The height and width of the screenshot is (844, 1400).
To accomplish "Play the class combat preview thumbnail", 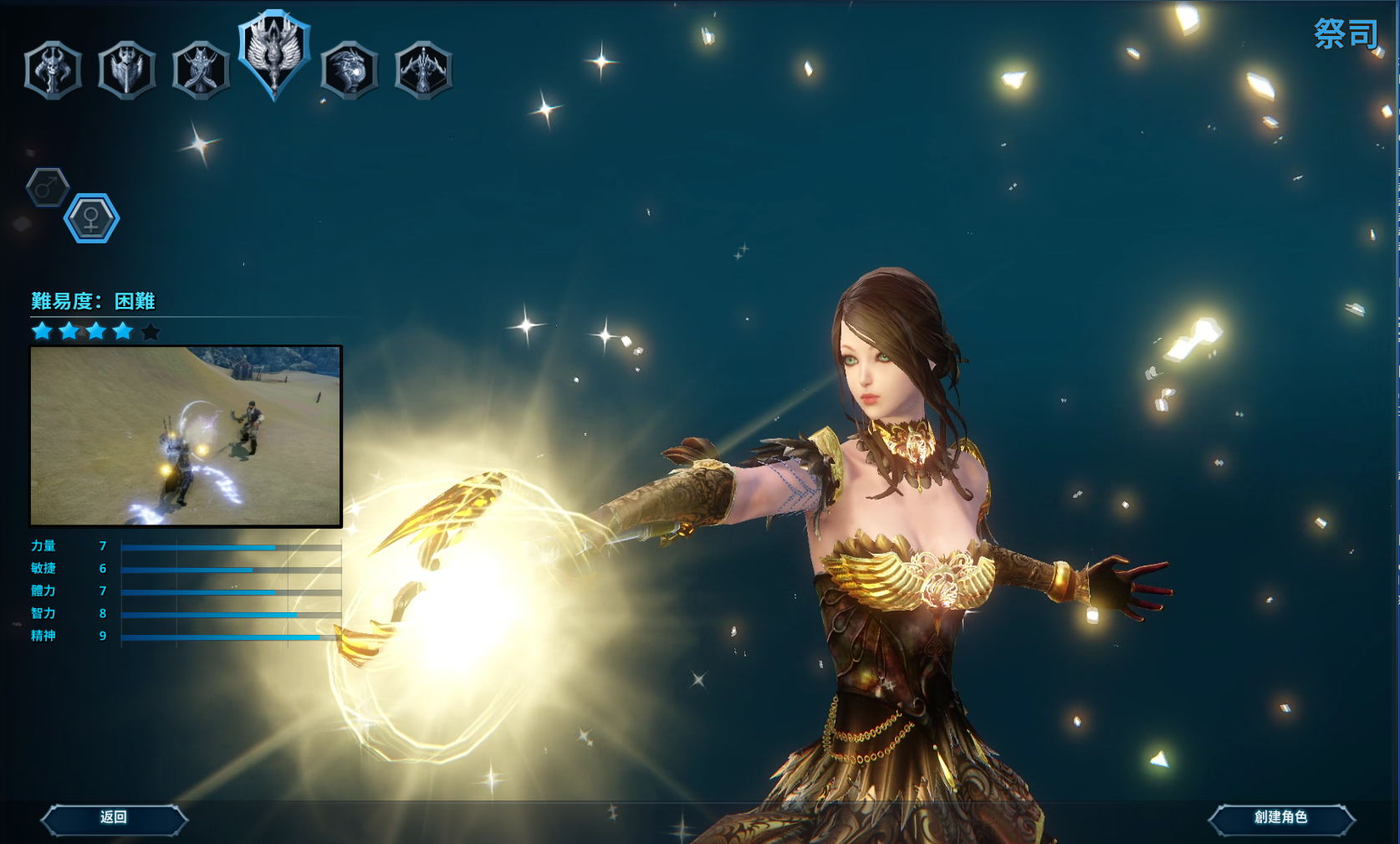I will [x=186, y=437].
